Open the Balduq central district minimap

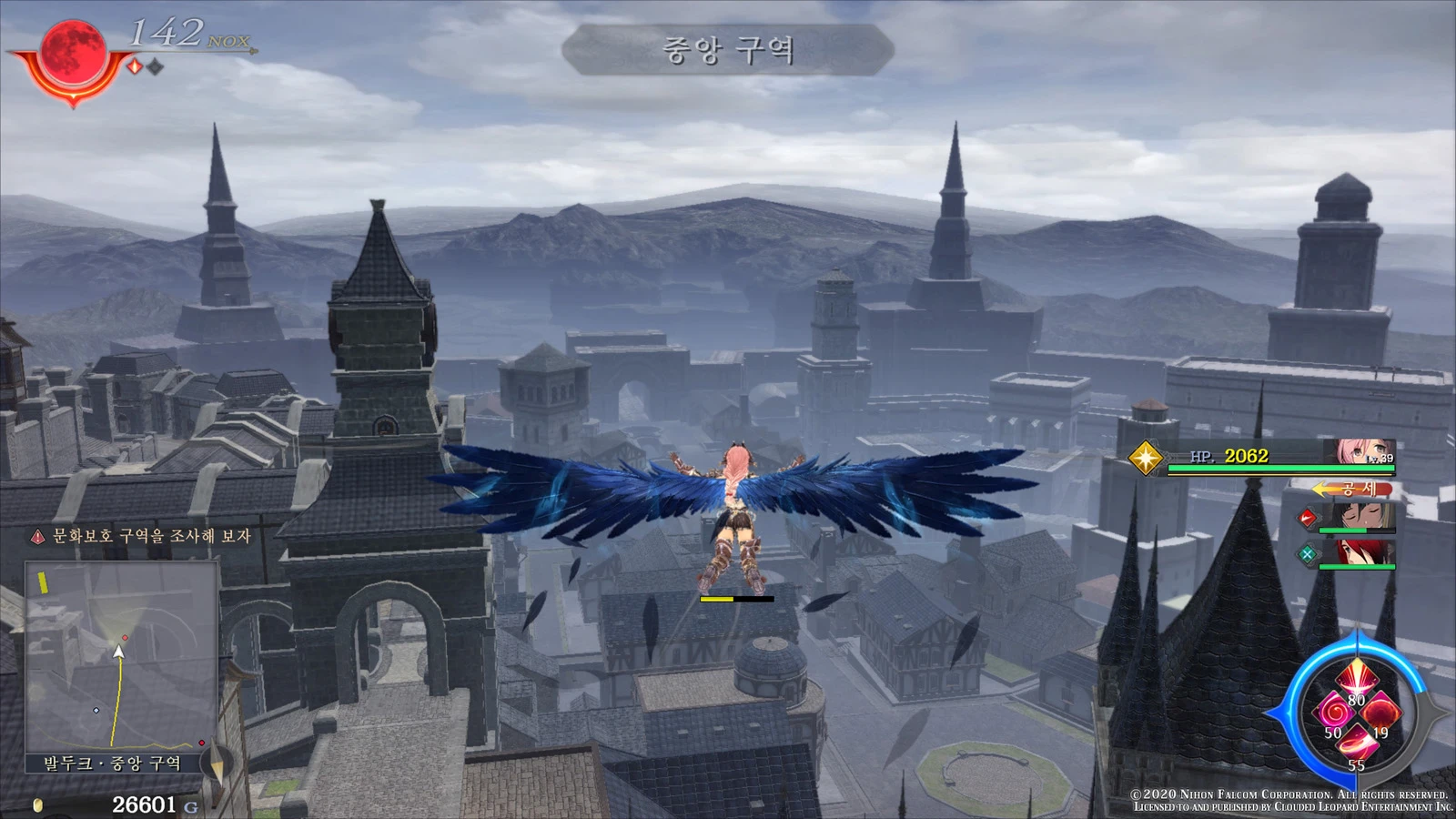120,655
